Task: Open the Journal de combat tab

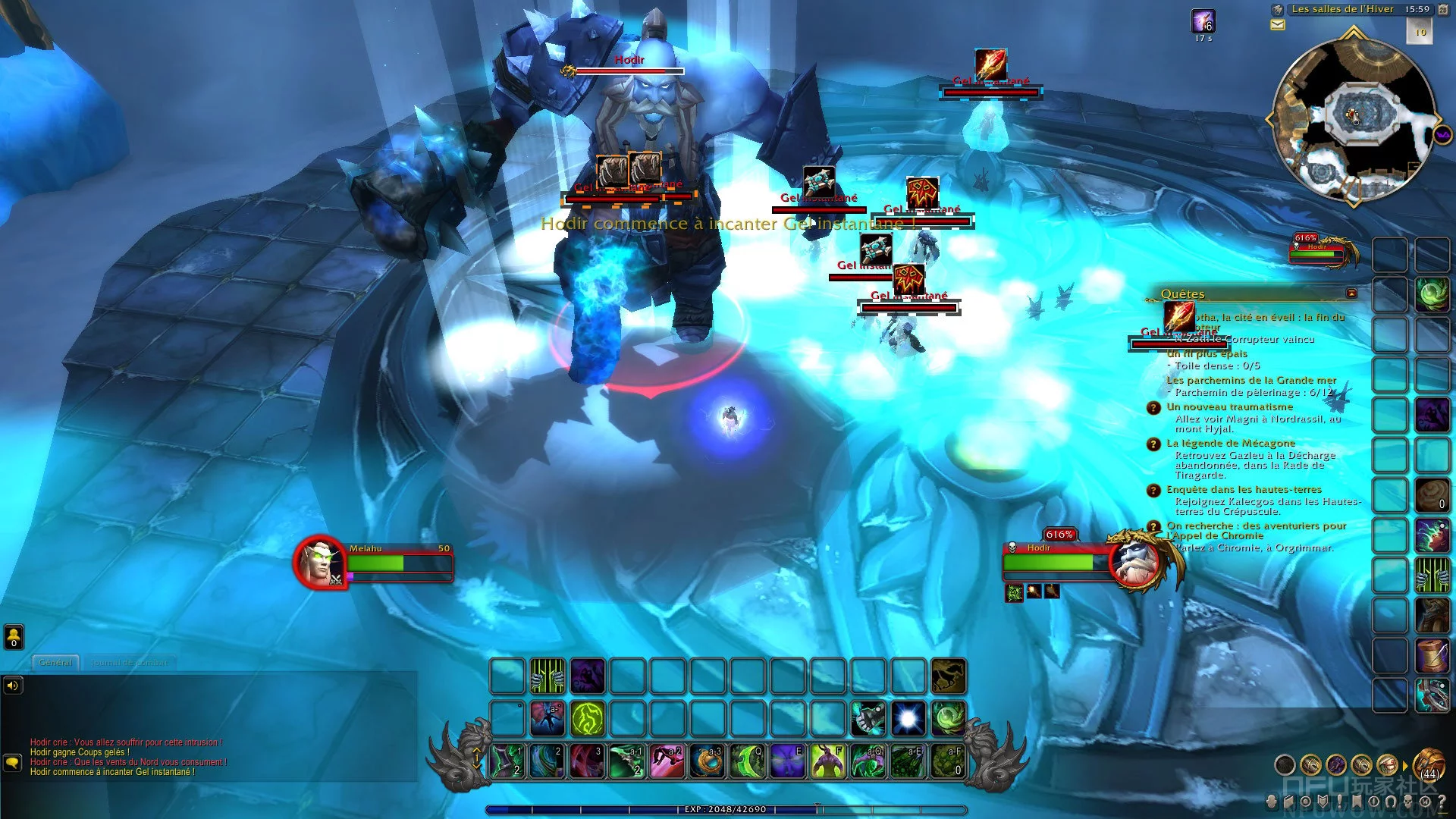Action: point(129,662)
